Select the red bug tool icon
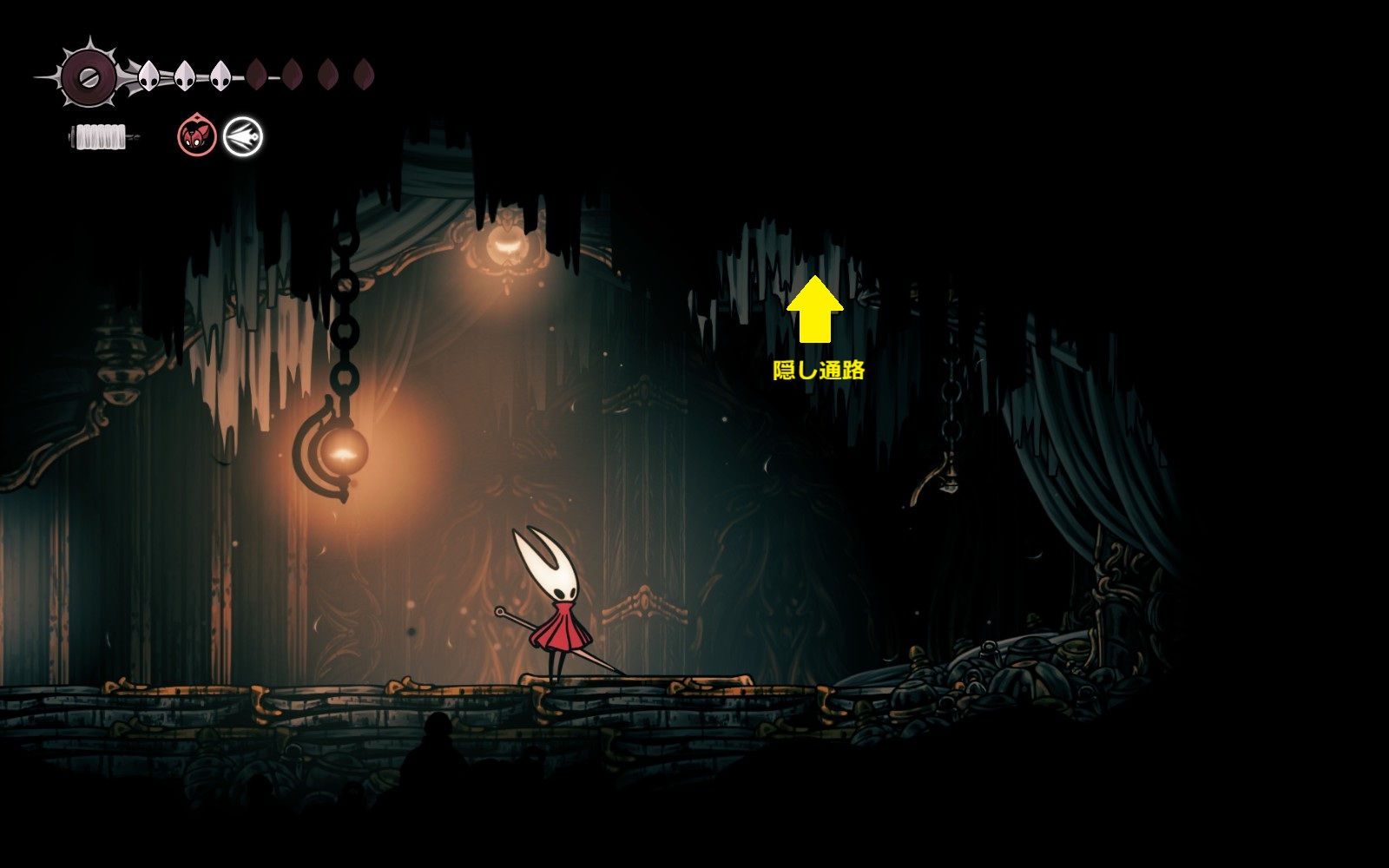This screenshot has height=868, width=1389. tap(197, 136)
